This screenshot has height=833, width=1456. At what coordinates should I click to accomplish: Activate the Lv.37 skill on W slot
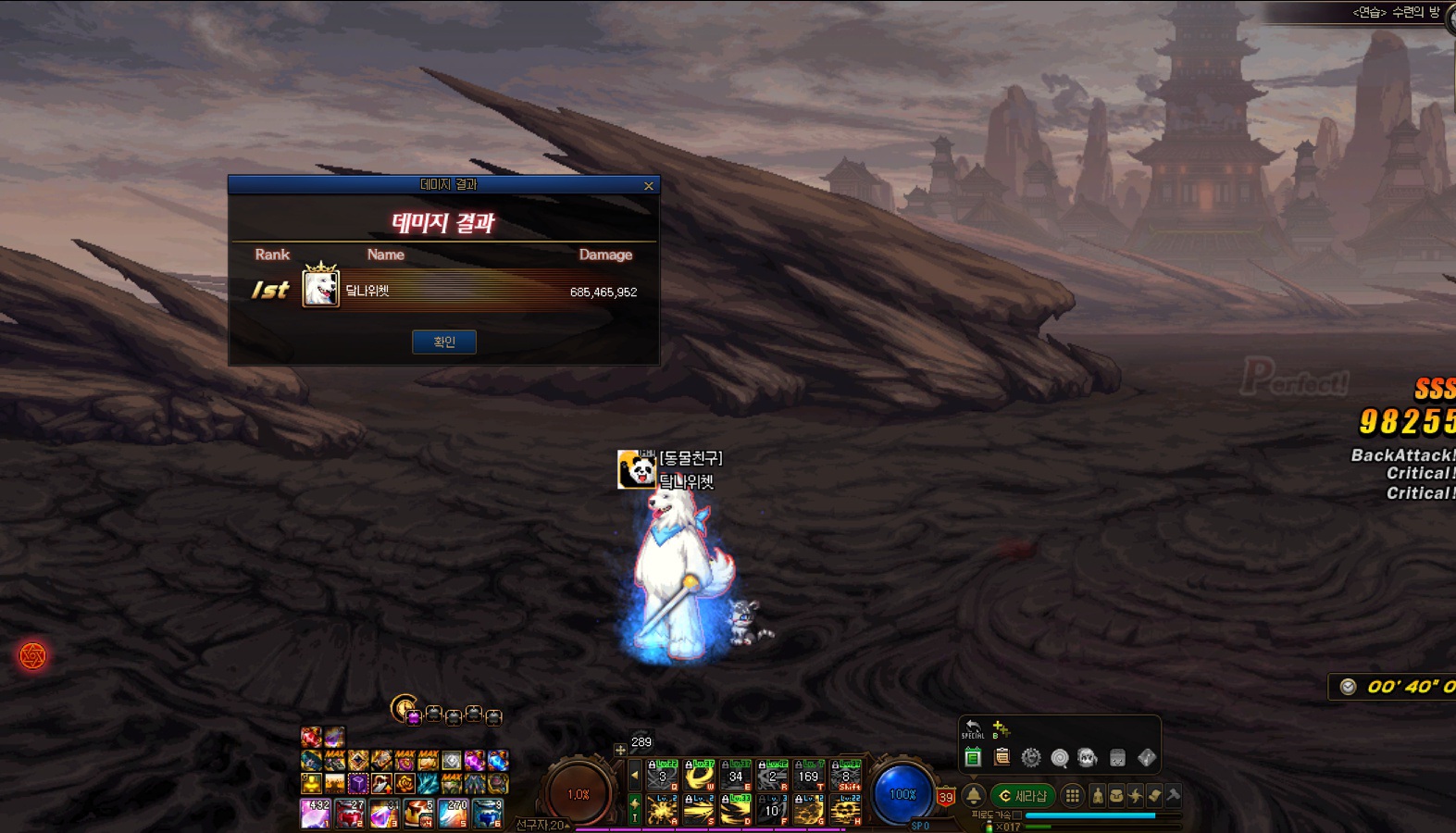point(699,776)
